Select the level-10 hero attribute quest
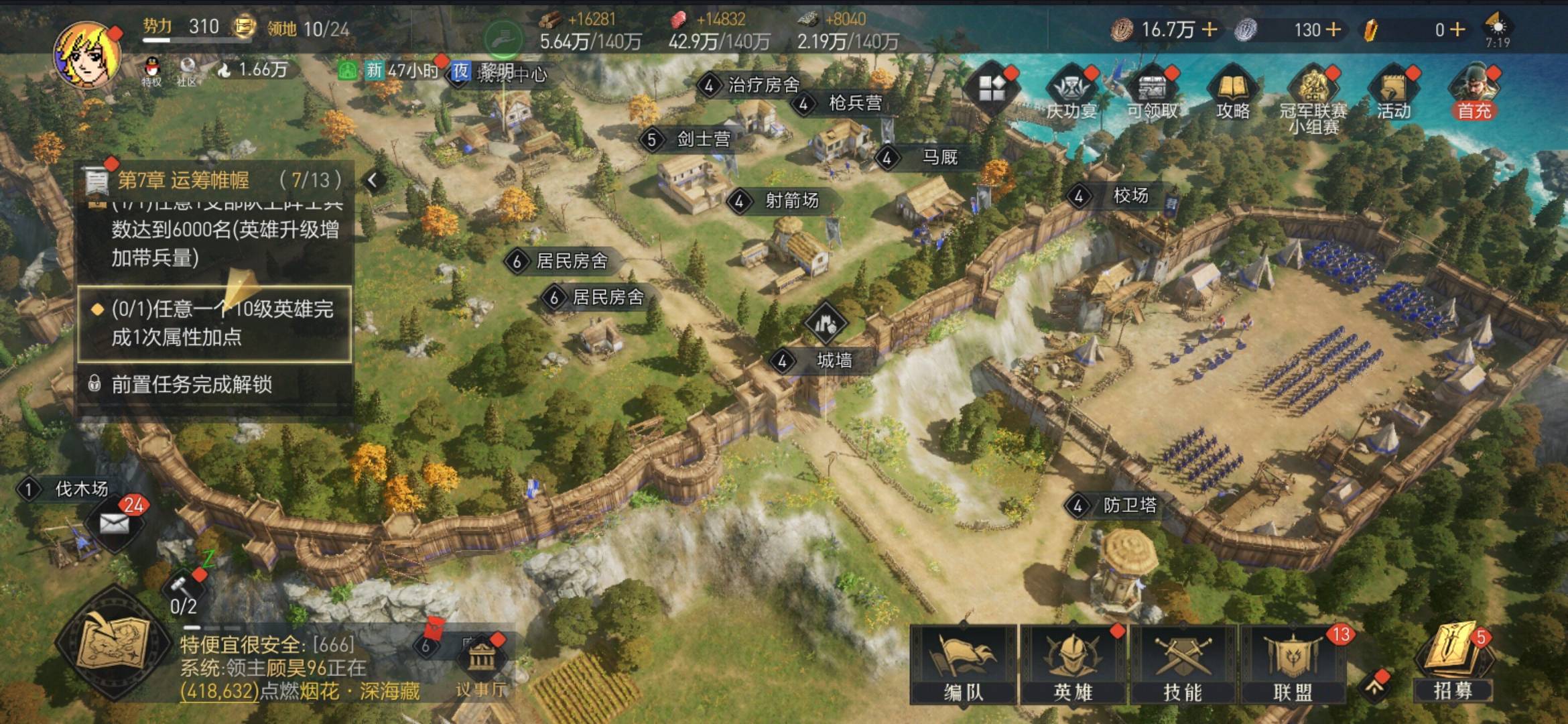The height and width of the screenshot is (724, 1568). (214, 323)
